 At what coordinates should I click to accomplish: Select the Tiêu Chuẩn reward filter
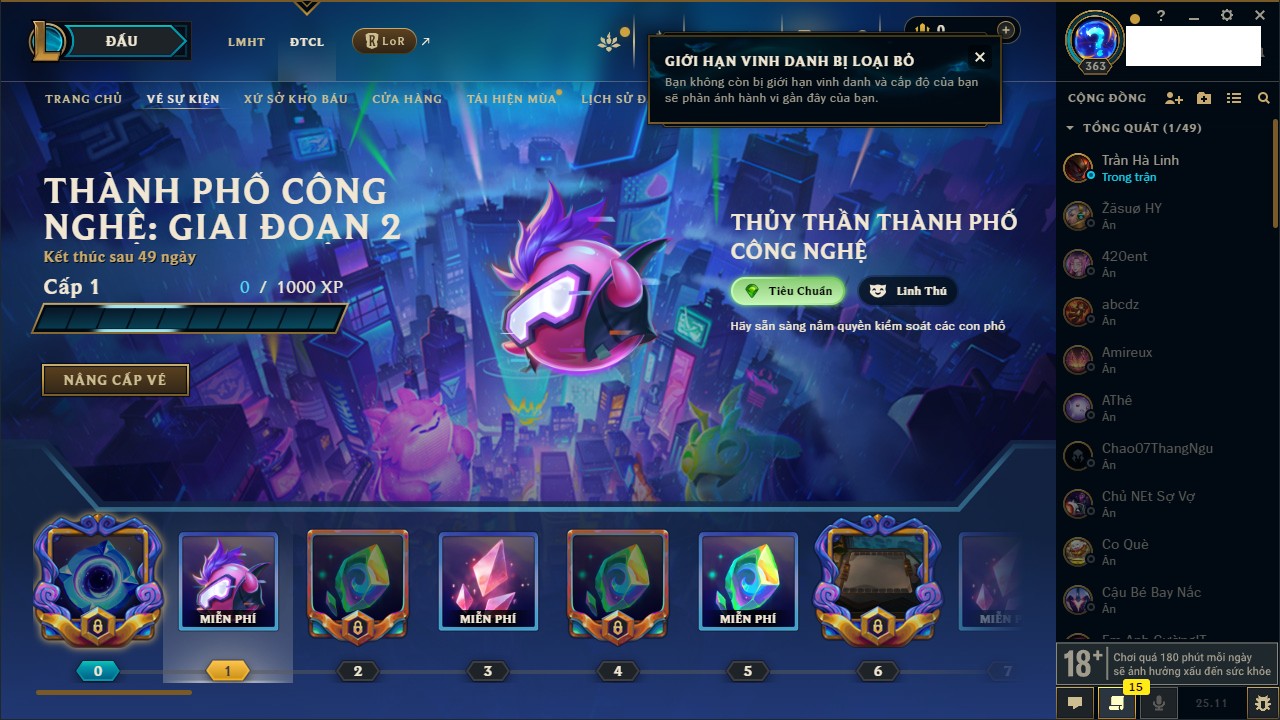pos(788,291)
